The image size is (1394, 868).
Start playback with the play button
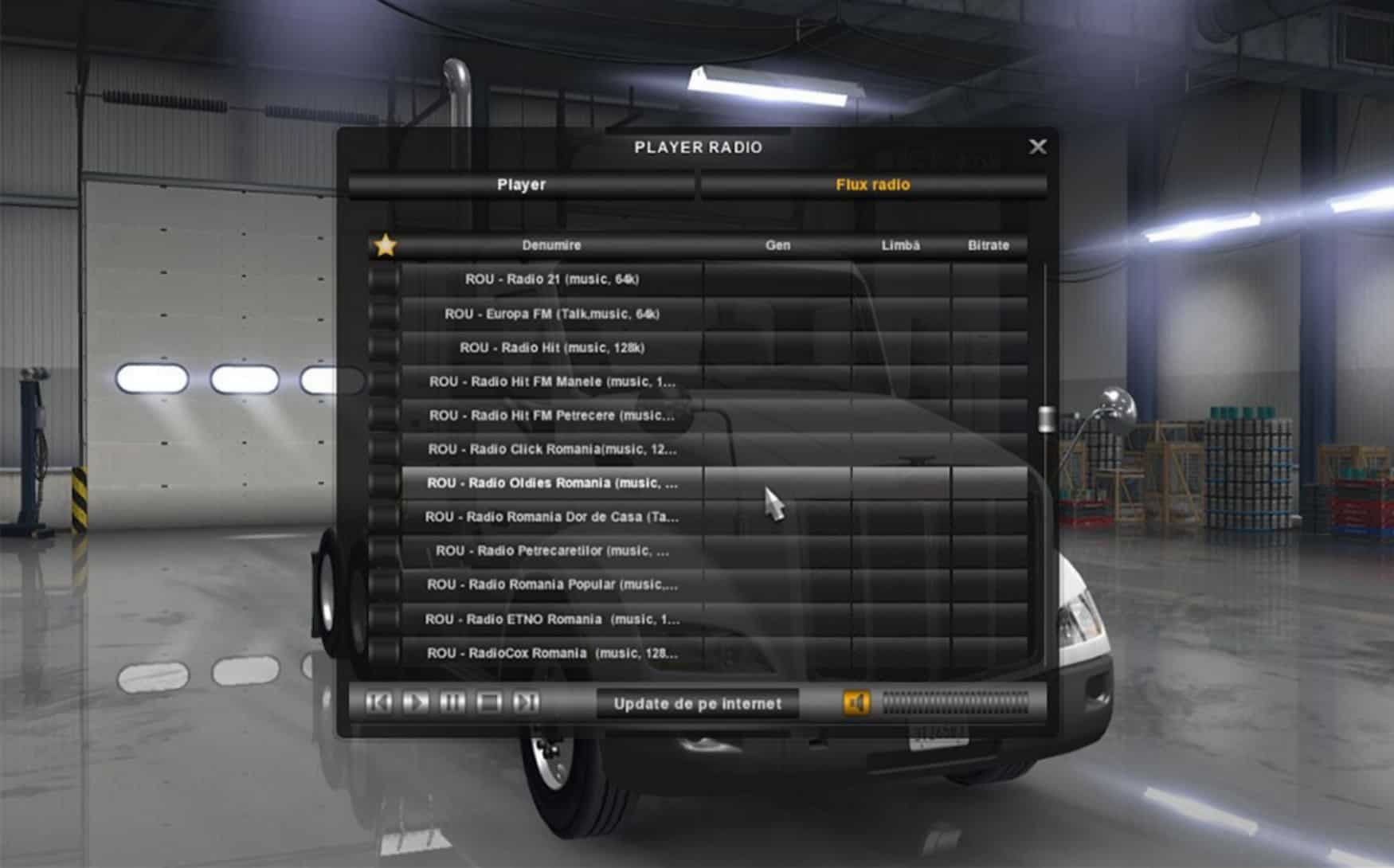point(415,702)
